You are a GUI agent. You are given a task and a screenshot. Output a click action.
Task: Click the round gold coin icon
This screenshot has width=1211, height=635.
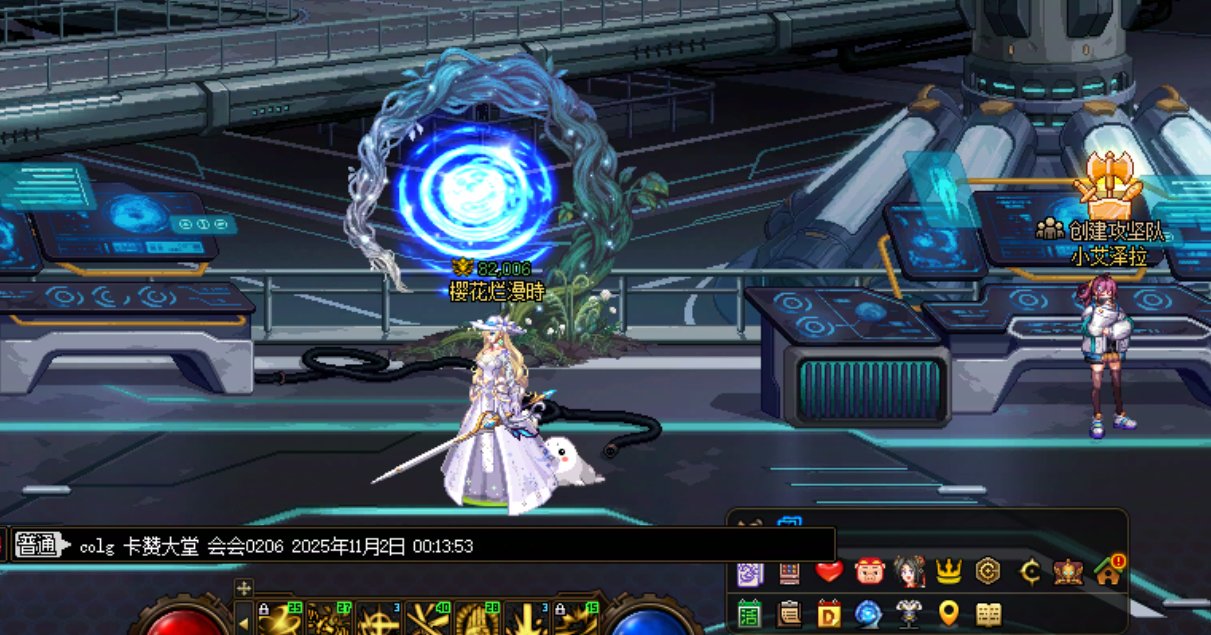988,572
